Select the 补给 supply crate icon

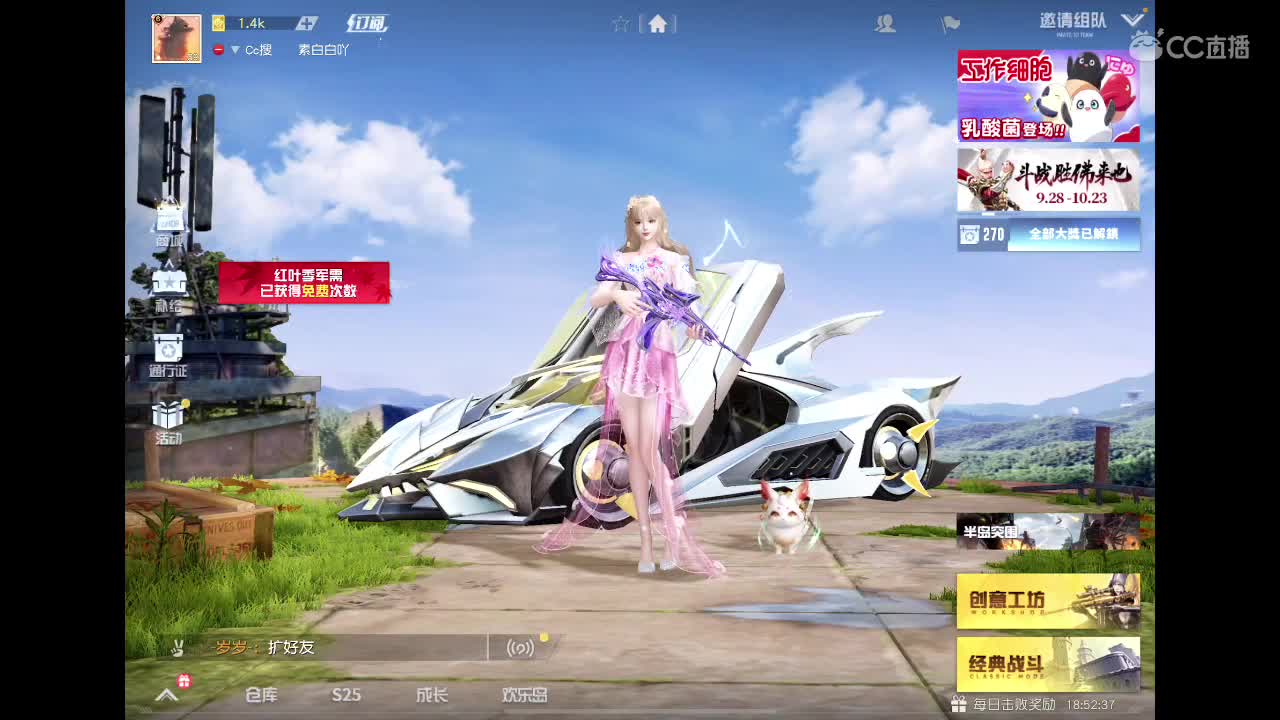(x=168, y=283)
